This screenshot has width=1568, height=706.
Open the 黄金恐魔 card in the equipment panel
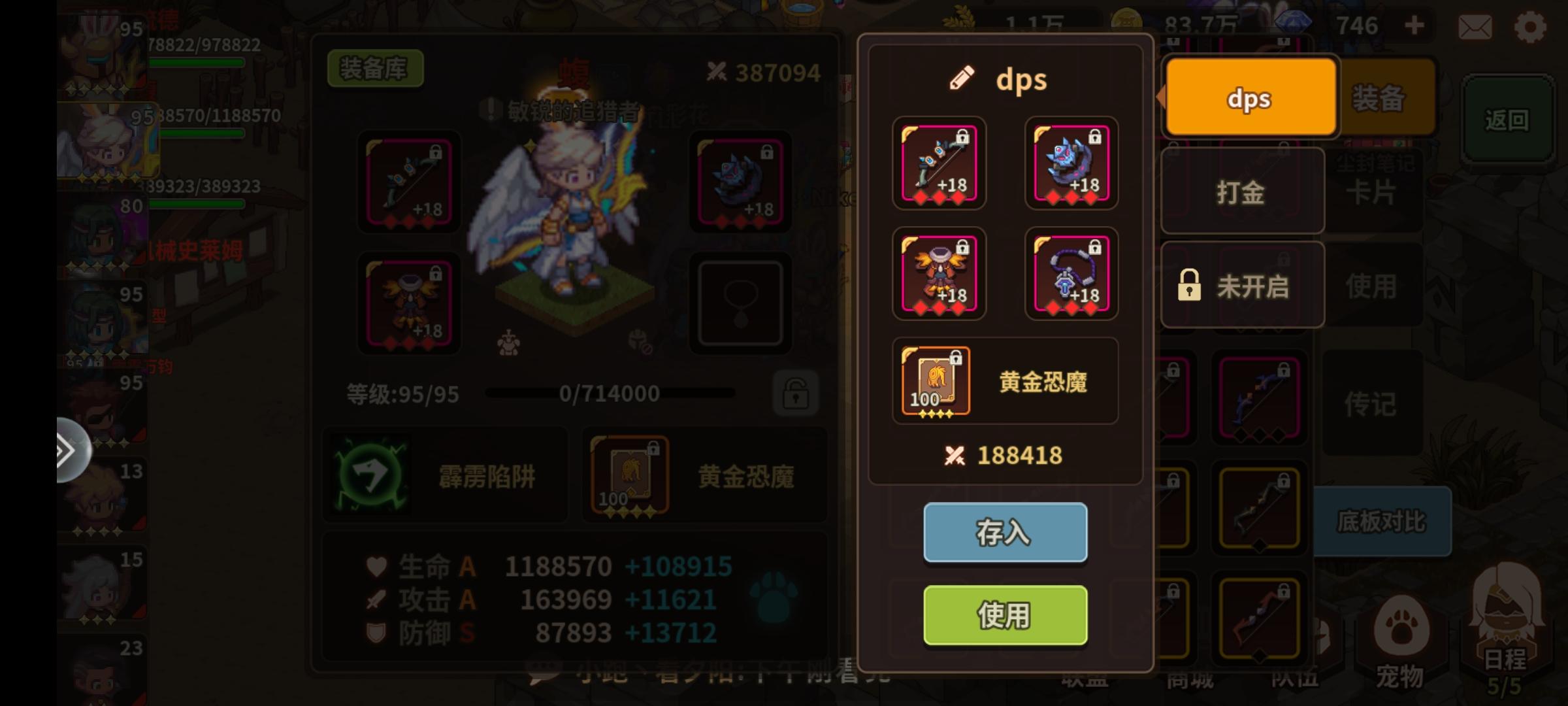coord(630,474)
